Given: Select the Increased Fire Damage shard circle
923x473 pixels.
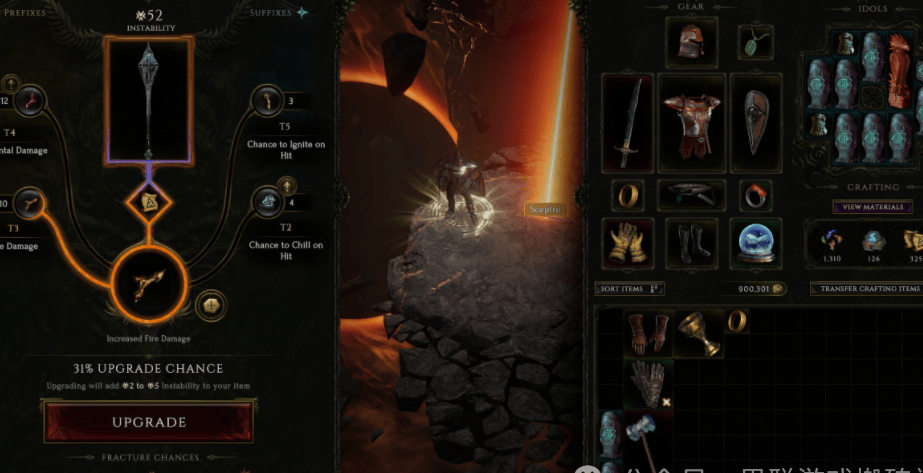Looking at the screenshot, I should [149, 286].
